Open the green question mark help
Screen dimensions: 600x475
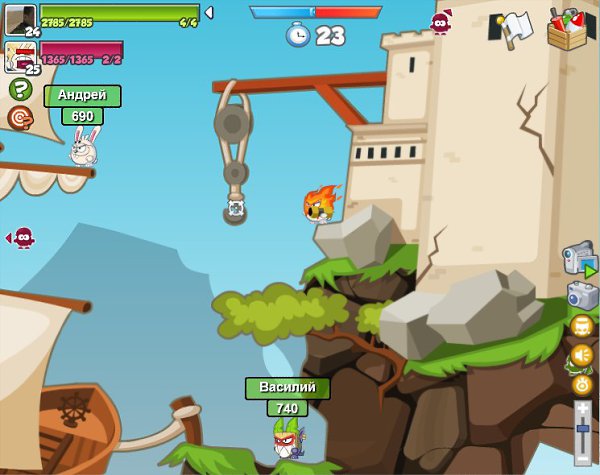[20, 89]
